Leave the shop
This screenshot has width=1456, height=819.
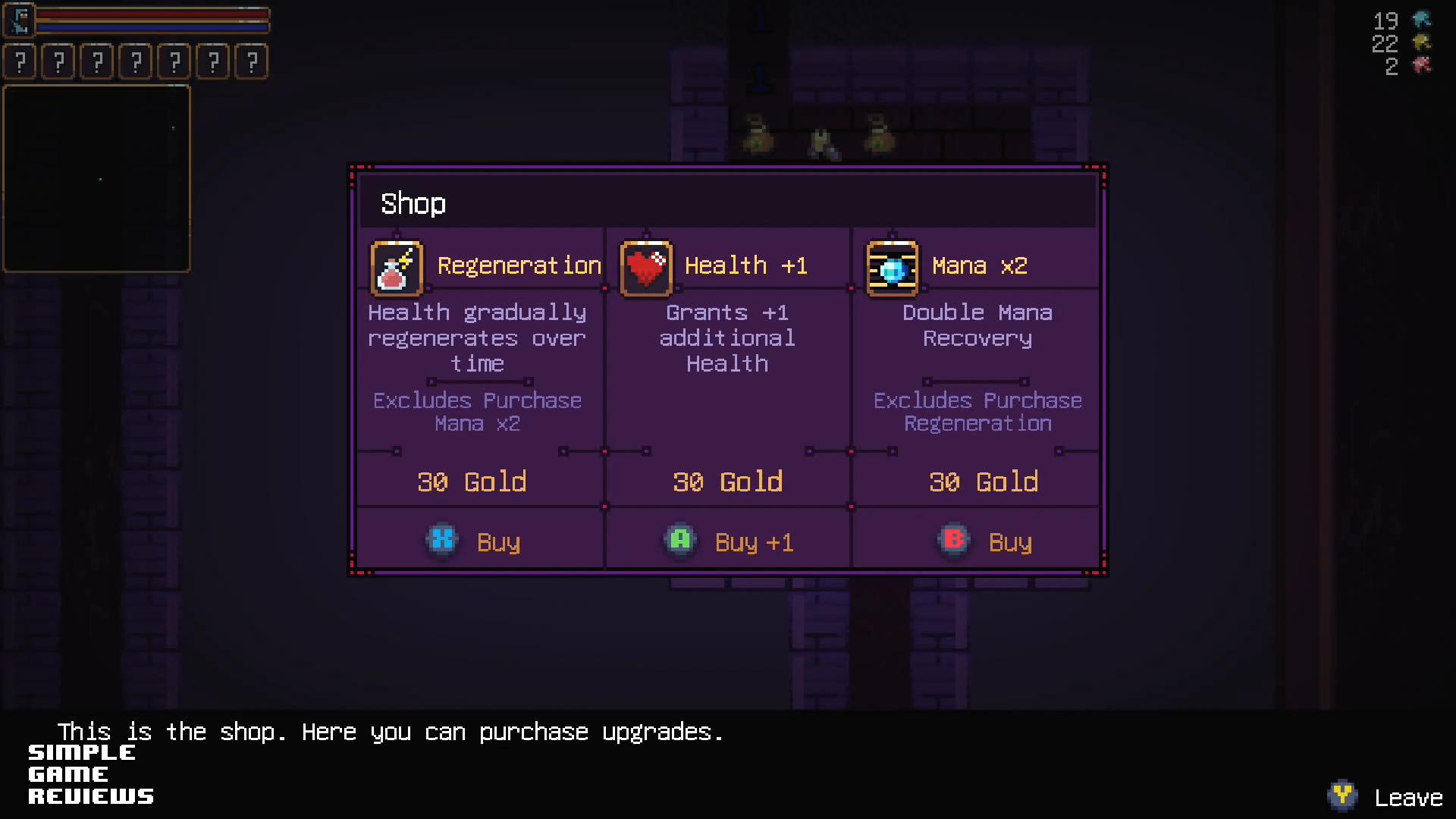[x=1386, y=797]
